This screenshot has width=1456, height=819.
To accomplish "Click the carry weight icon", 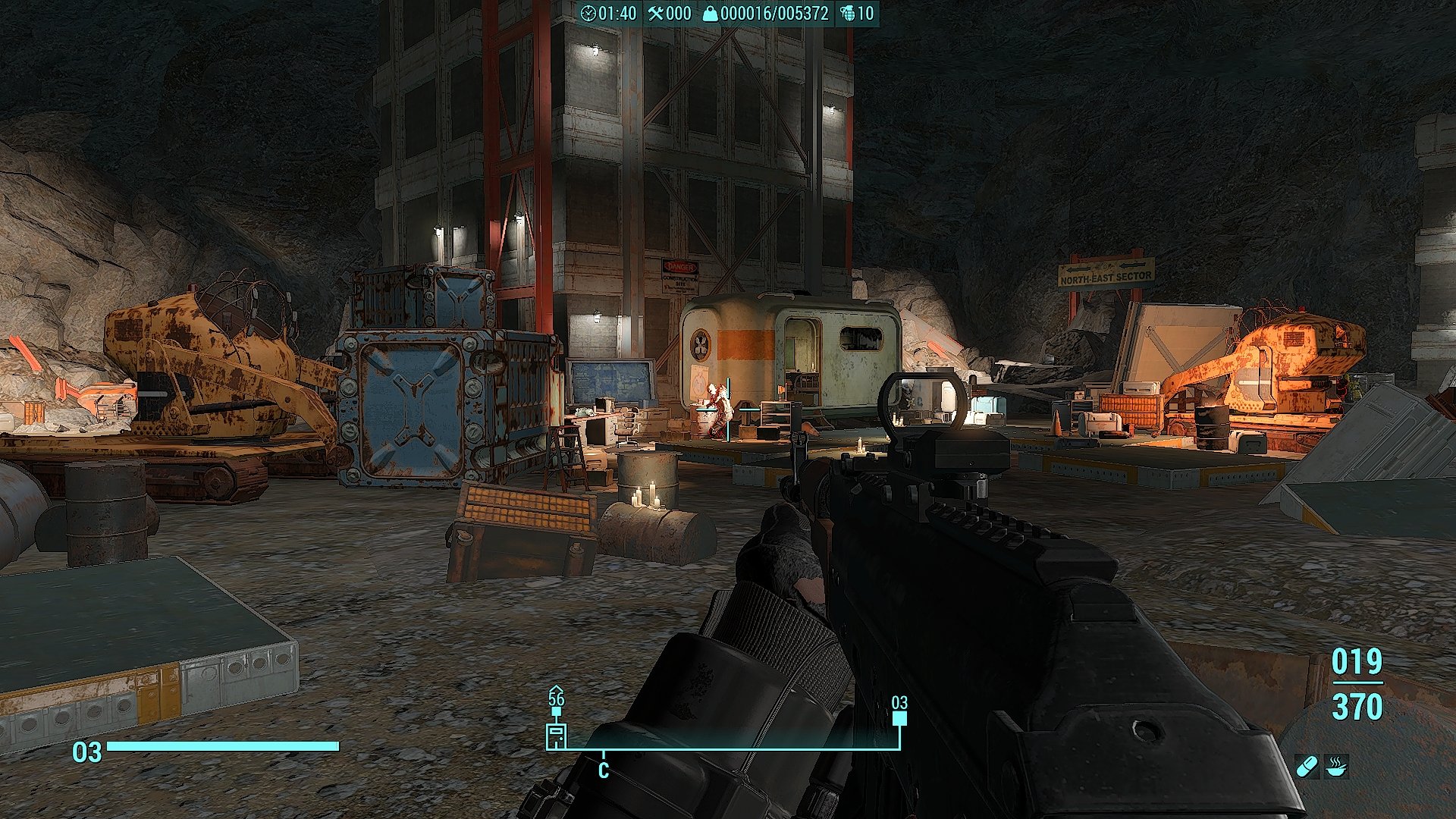I will click(710, 14).
